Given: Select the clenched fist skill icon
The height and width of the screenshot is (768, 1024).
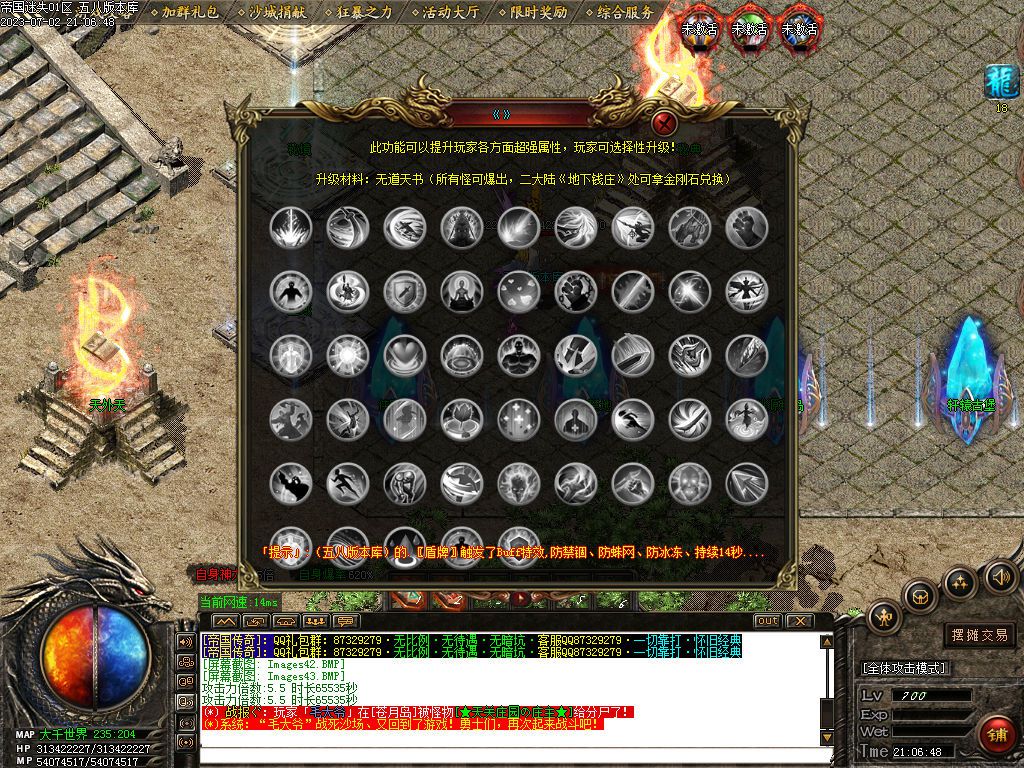Looking at the screenshot, I should click(746, 228).
